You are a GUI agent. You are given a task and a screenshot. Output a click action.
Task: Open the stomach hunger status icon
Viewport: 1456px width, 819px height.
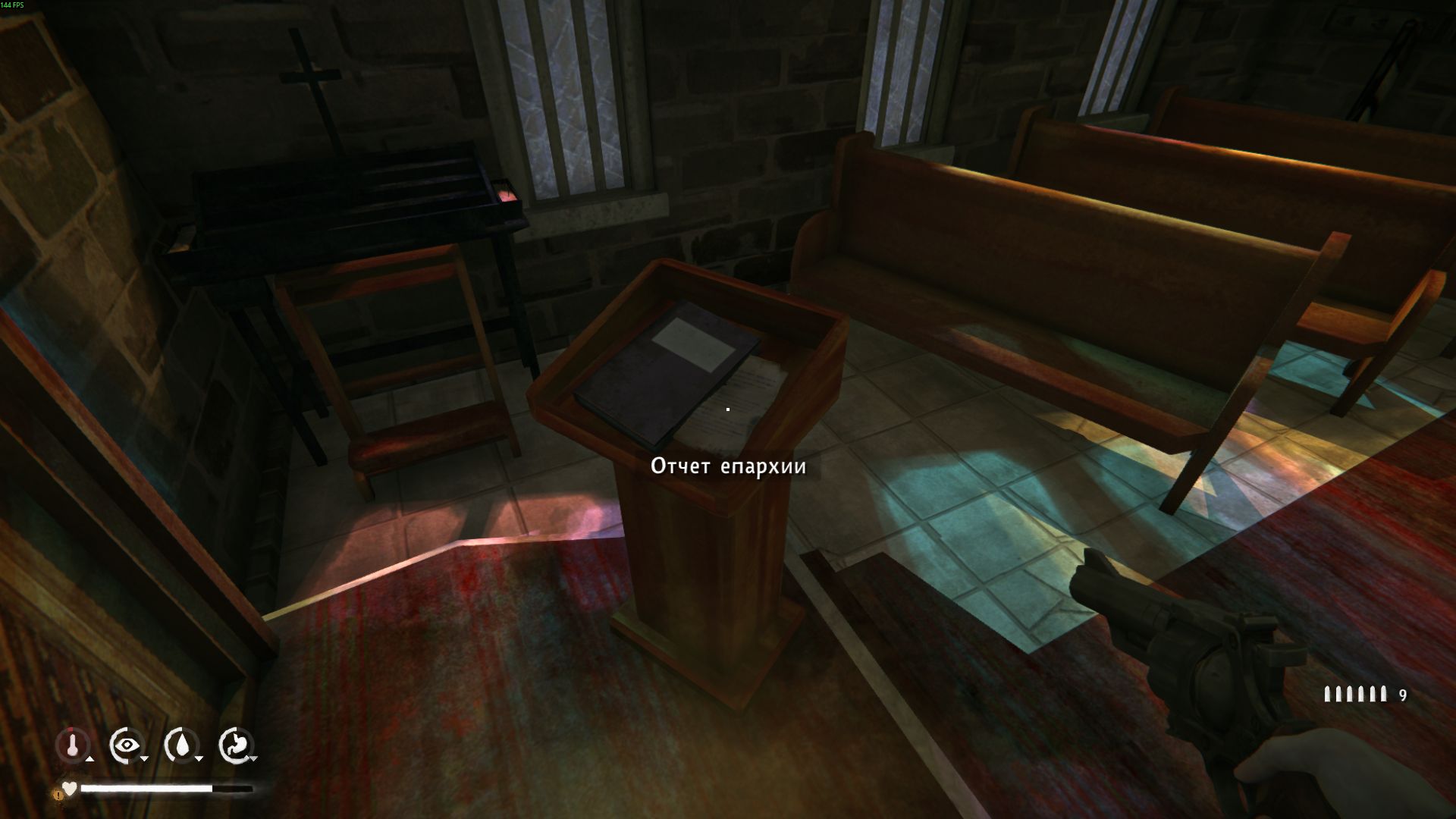click(x=235, y=745)
